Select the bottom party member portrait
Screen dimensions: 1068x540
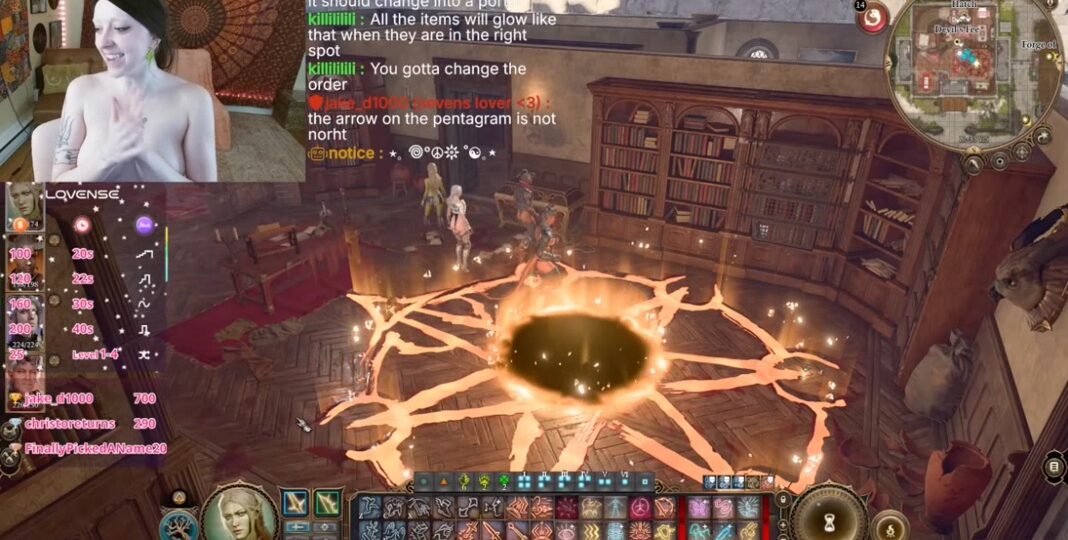pyautogui.click(x=24, y=378)
